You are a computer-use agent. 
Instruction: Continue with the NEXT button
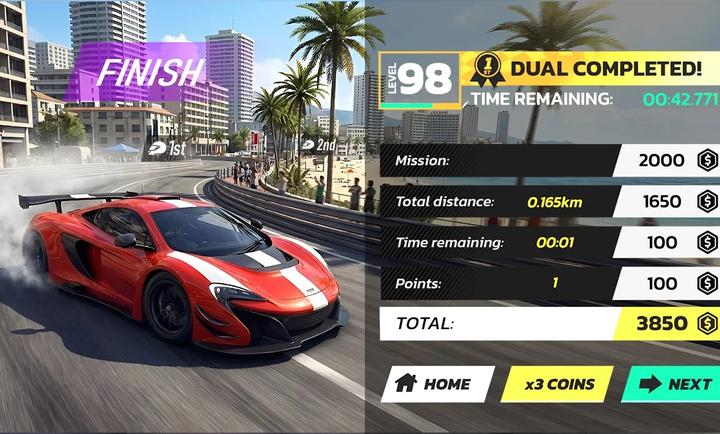click(x=673, y=384)
